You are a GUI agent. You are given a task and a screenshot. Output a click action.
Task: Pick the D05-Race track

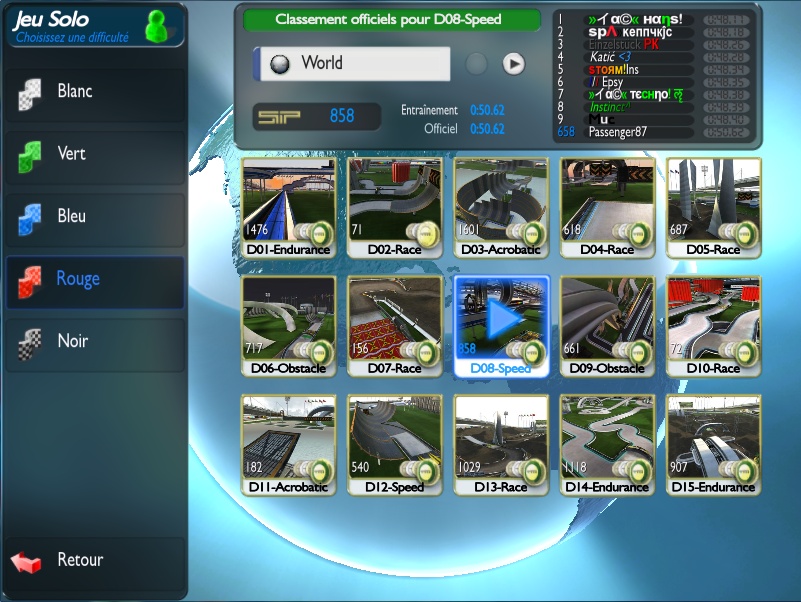[x=714, y=200]
